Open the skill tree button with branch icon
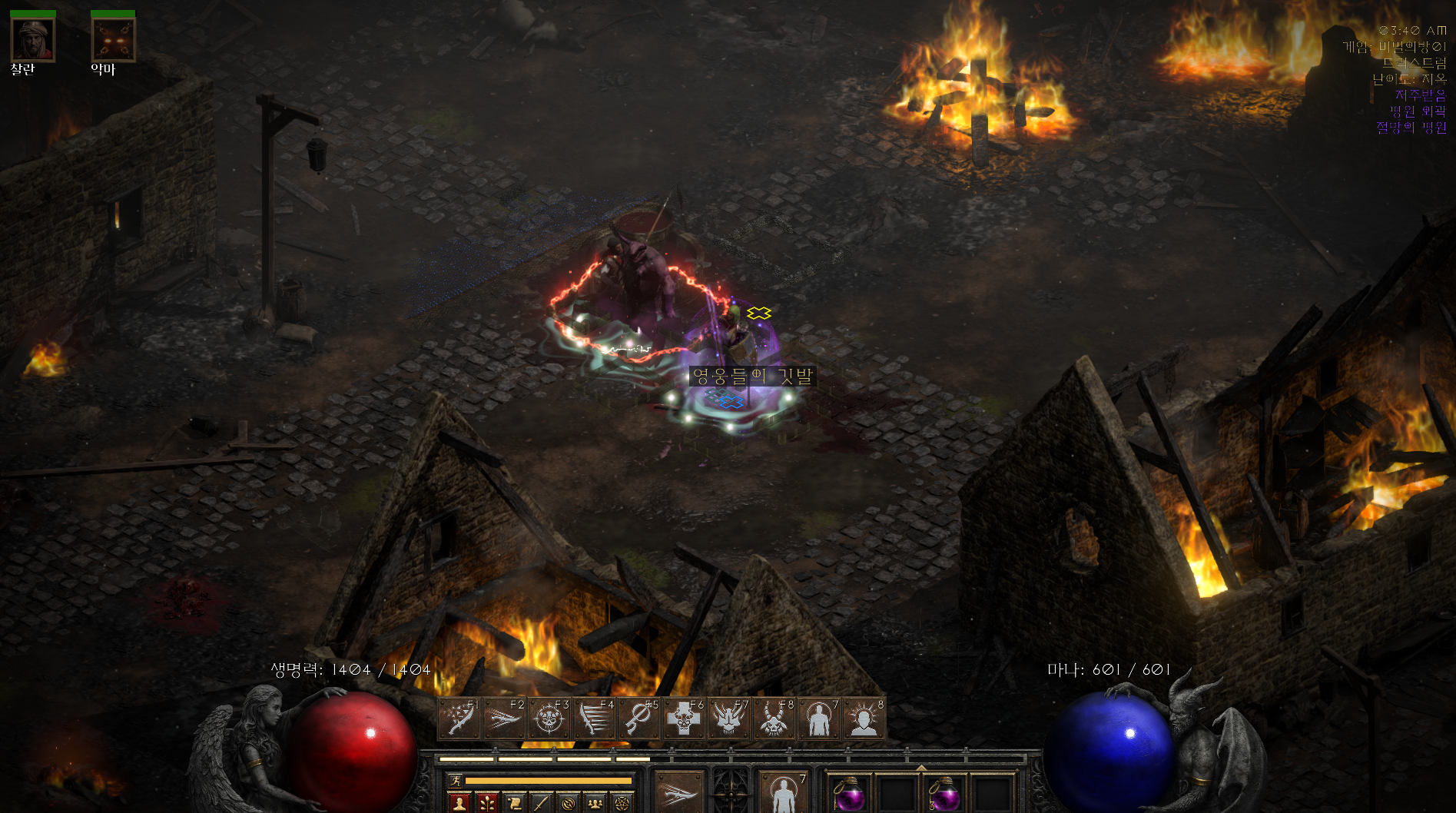 coord(486,804)
